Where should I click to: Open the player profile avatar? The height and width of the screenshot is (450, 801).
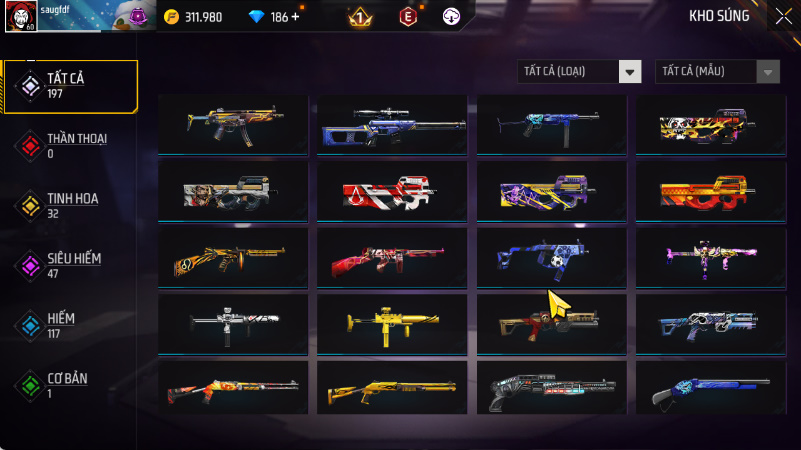(x=19, y=16)
